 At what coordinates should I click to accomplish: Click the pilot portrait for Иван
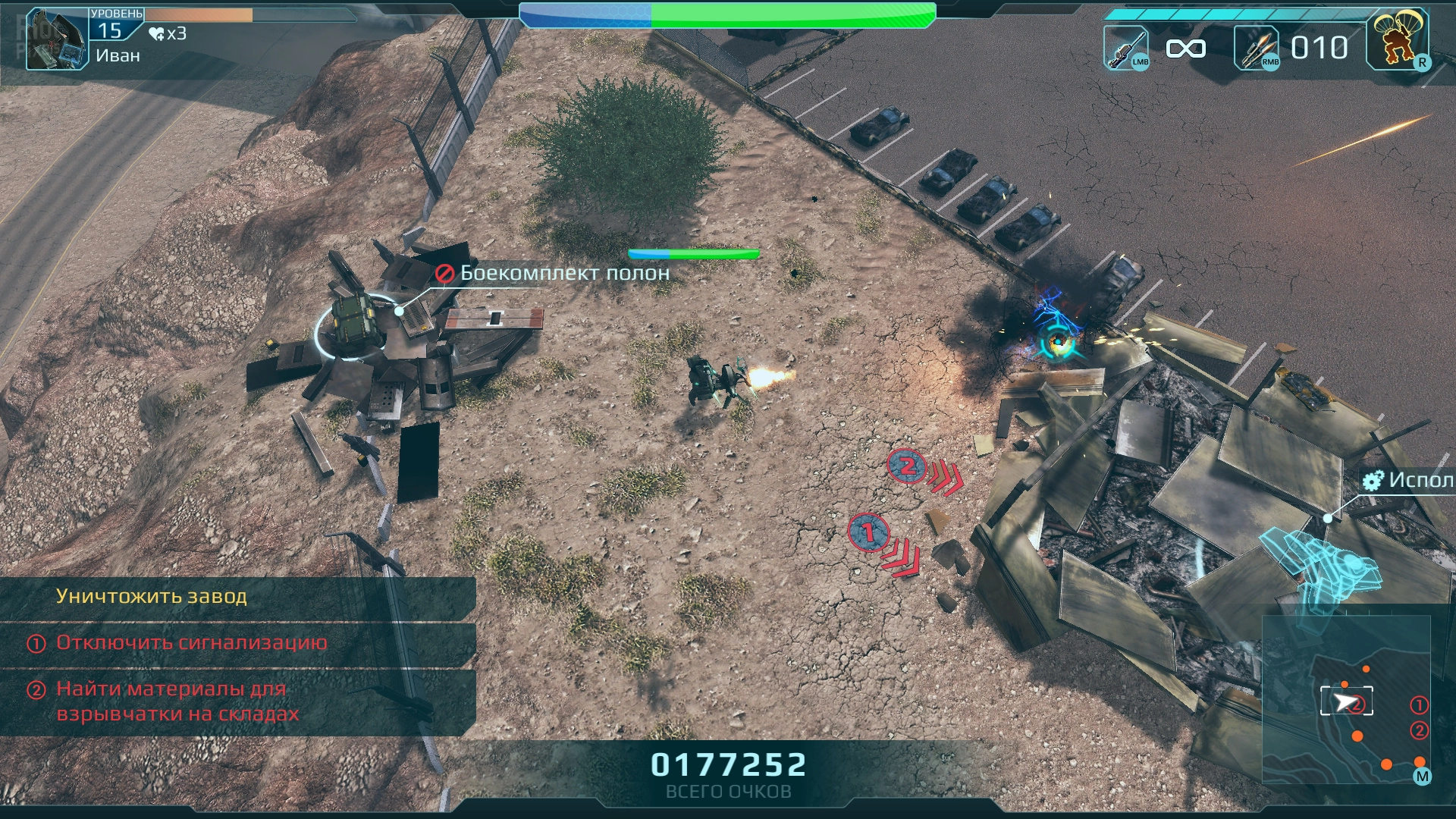(57, 39)
